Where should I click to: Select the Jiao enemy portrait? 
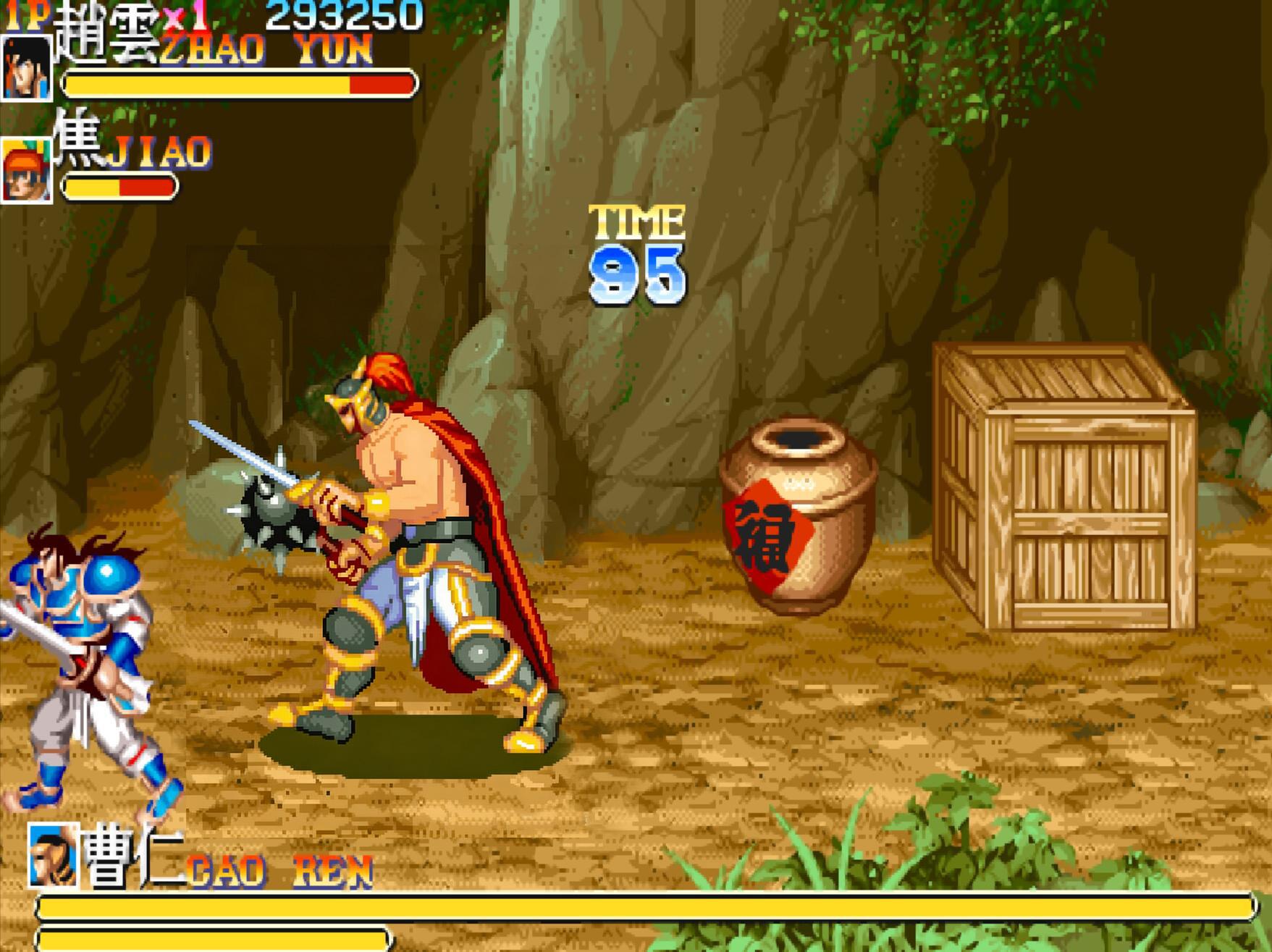(x=26, y=171)
